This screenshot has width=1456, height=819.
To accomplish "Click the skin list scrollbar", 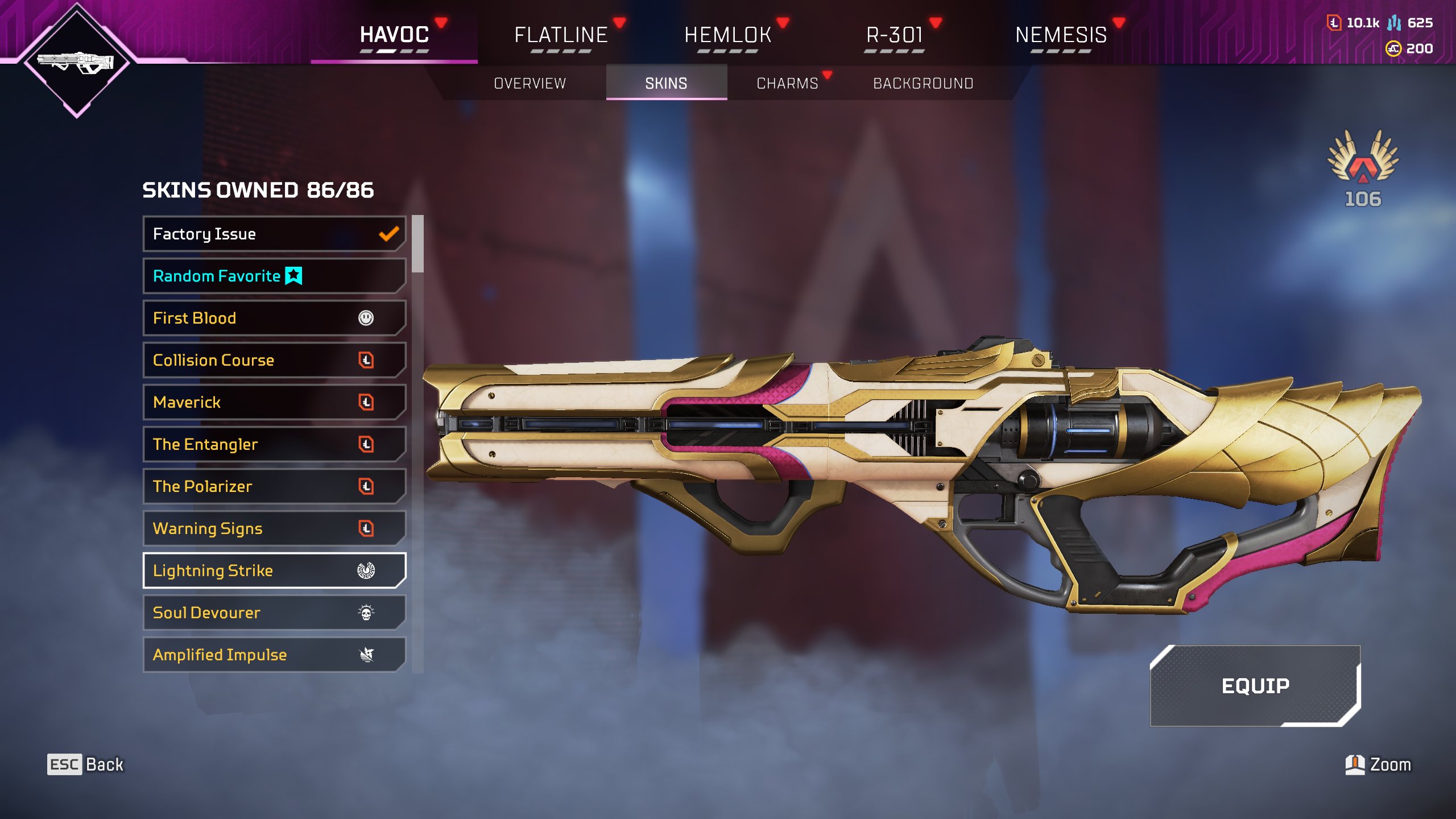I will (x=418, y=244).
